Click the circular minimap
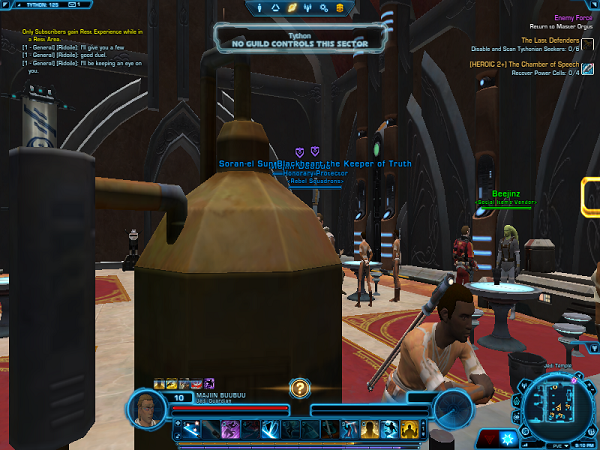The width and height of the screenshot is (600, 450). click(x=551, y=405)
